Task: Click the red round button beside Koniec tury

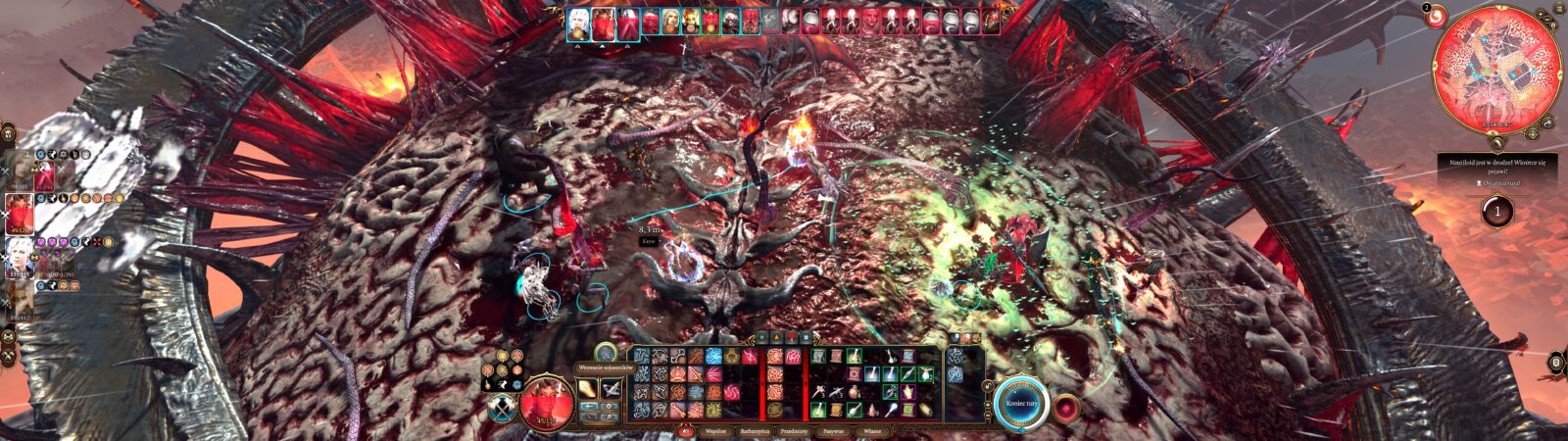Action: click(x=1066, y=406)
